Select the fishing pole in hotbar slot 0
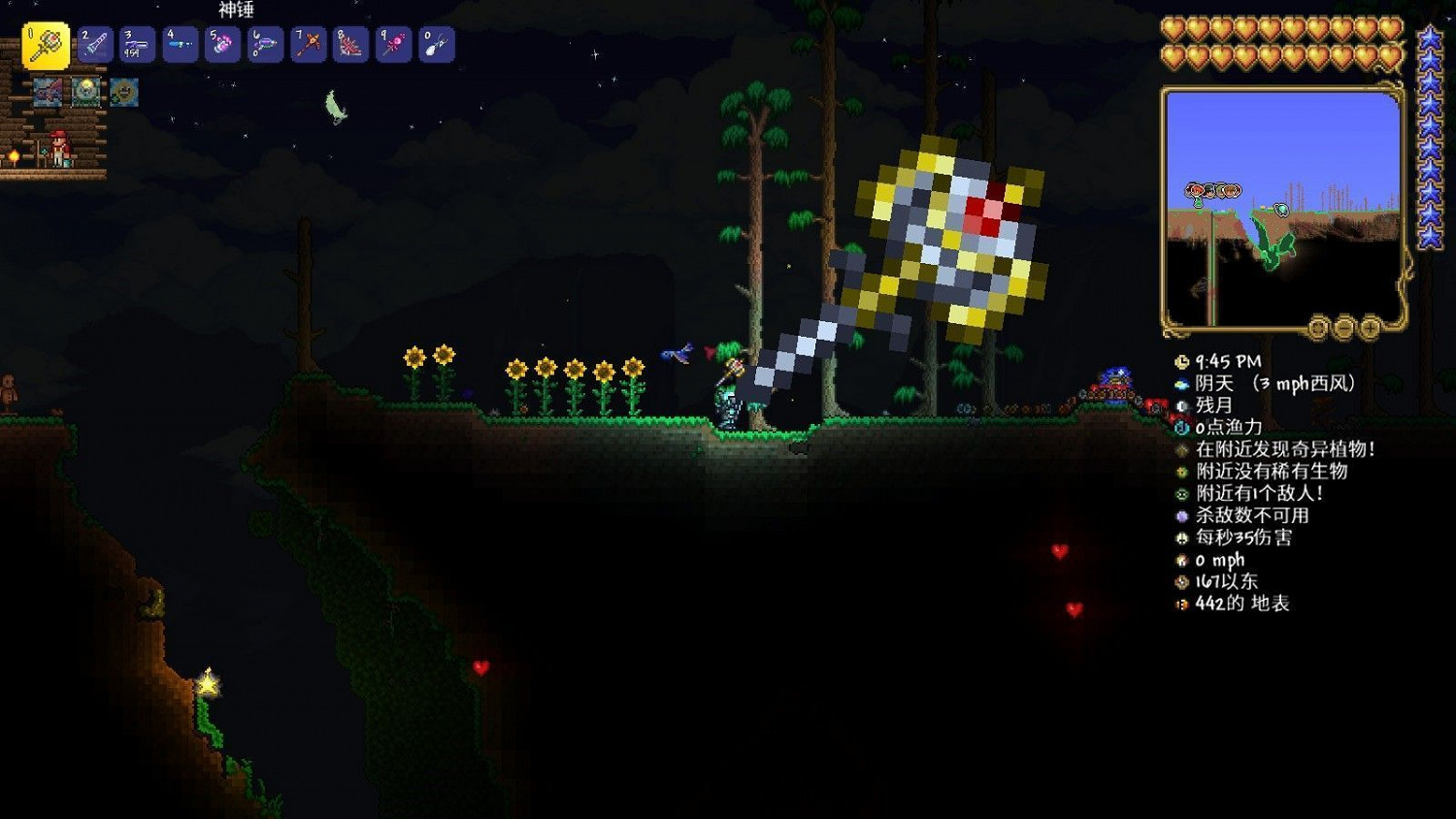The width and height of the screenshot is (1456, 819). [435, 43]
